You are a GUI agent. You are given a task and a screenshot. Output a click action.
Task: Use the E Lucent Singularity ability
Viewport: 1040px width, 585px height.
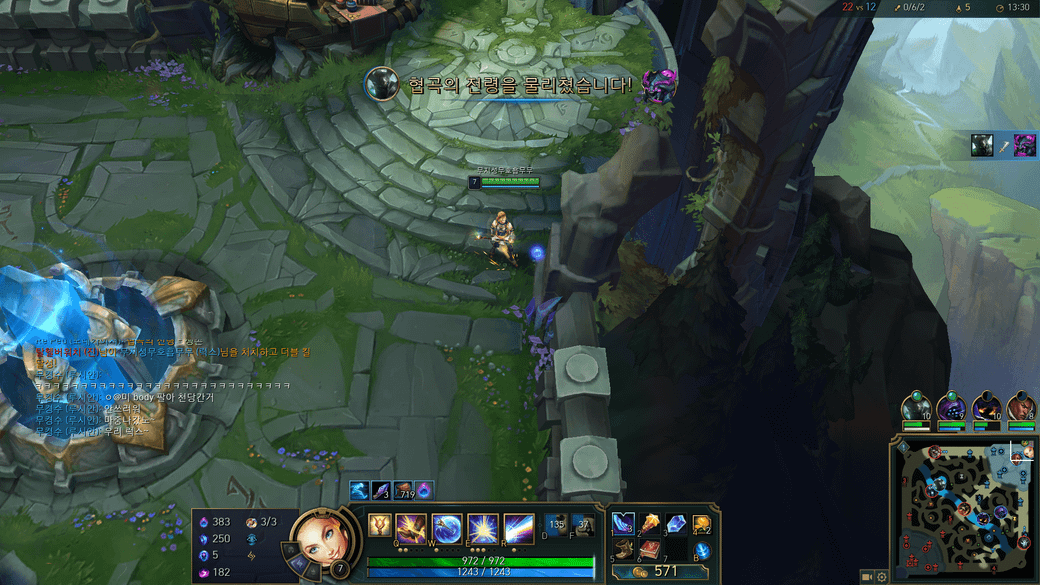tap(482, 528)
